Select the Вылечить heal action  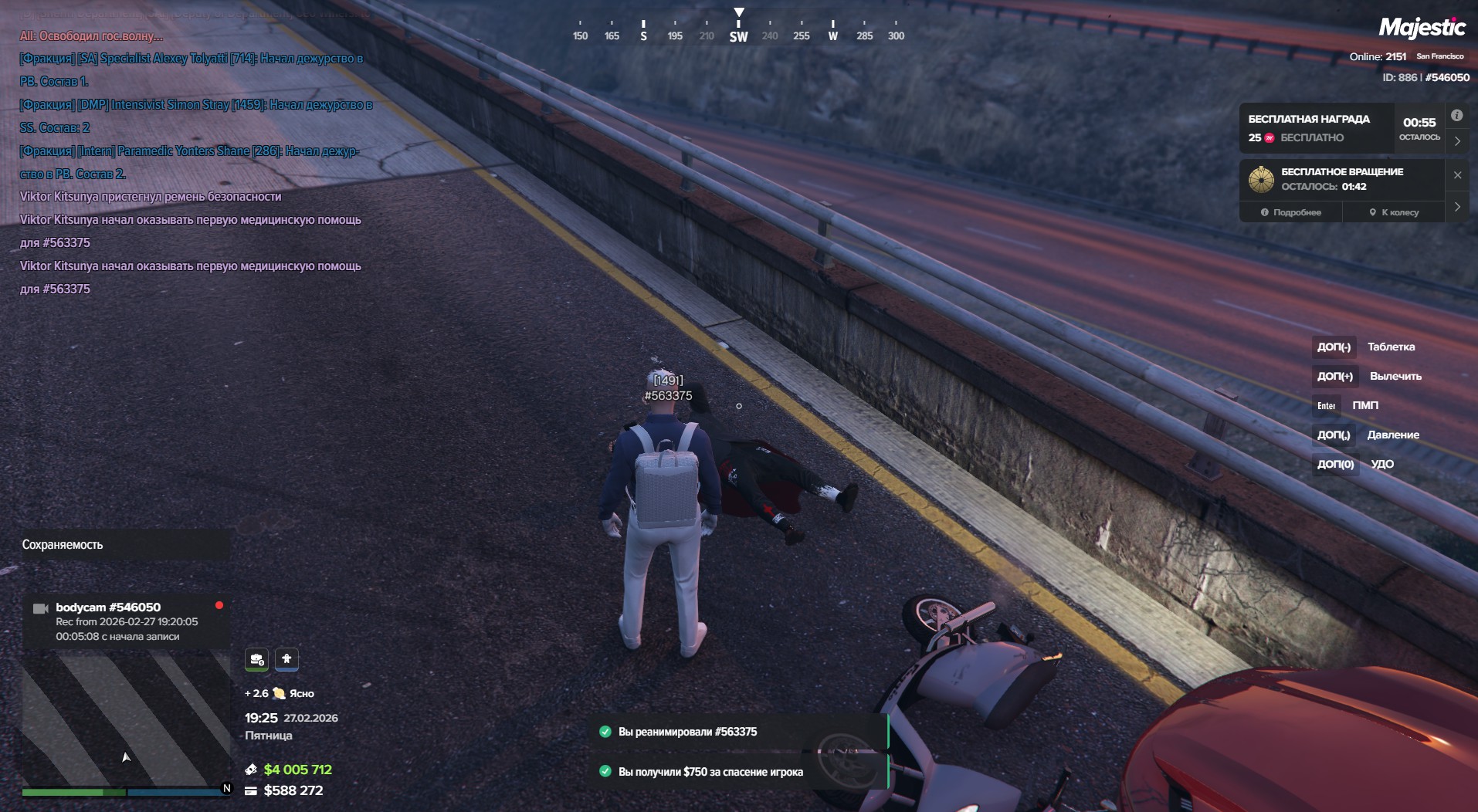1395,376
